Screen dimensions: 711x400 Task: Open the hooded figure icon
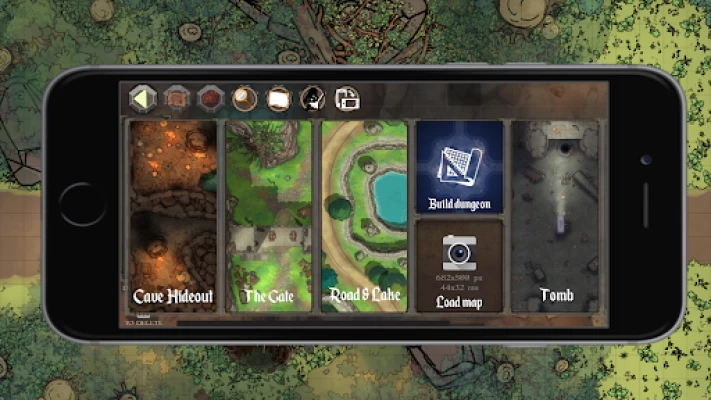point(312,98)
